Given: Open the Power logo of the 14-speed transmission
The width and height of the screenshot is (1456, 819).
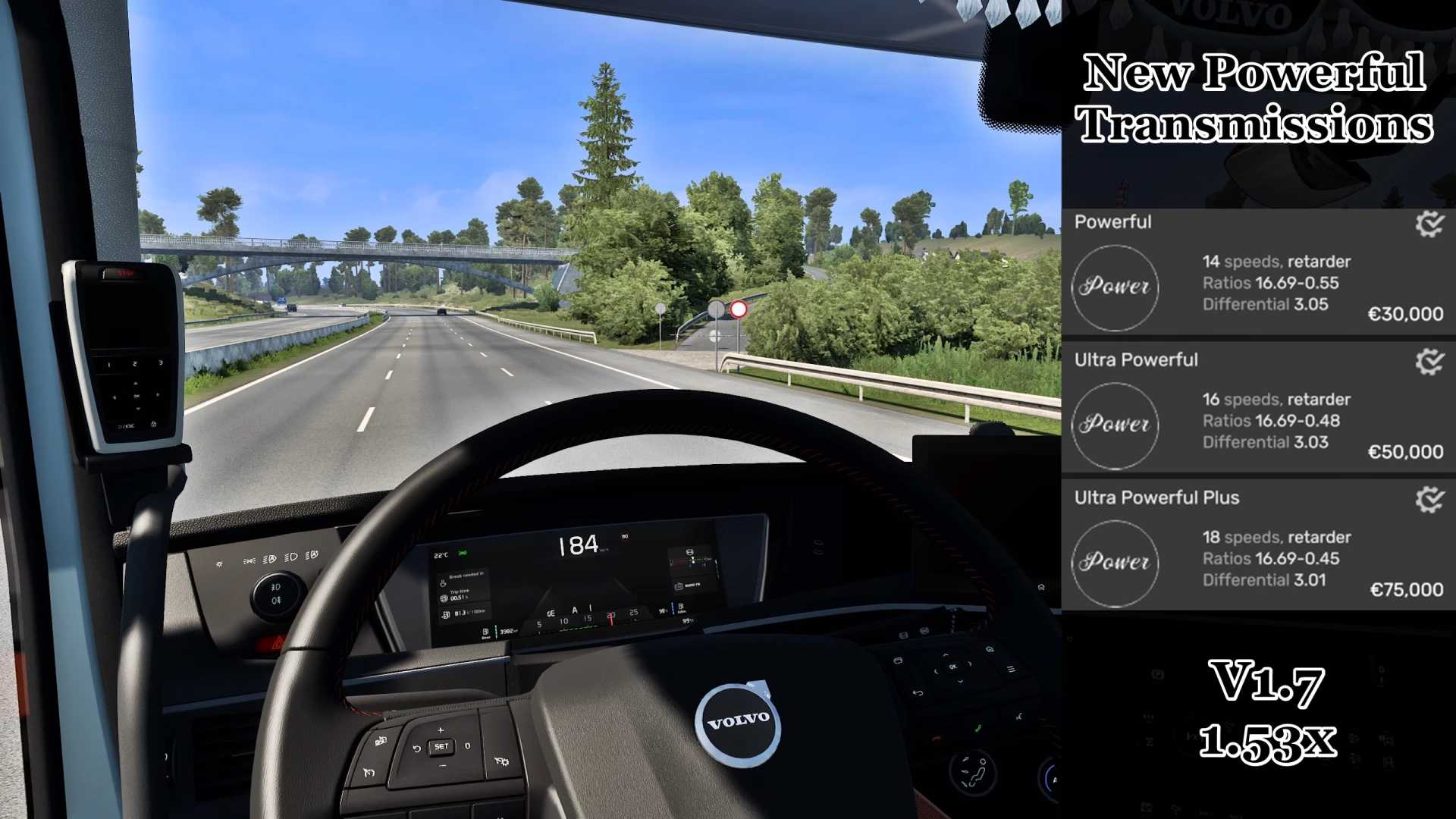Looking at the screenshot, I should tap(1115, 287).
